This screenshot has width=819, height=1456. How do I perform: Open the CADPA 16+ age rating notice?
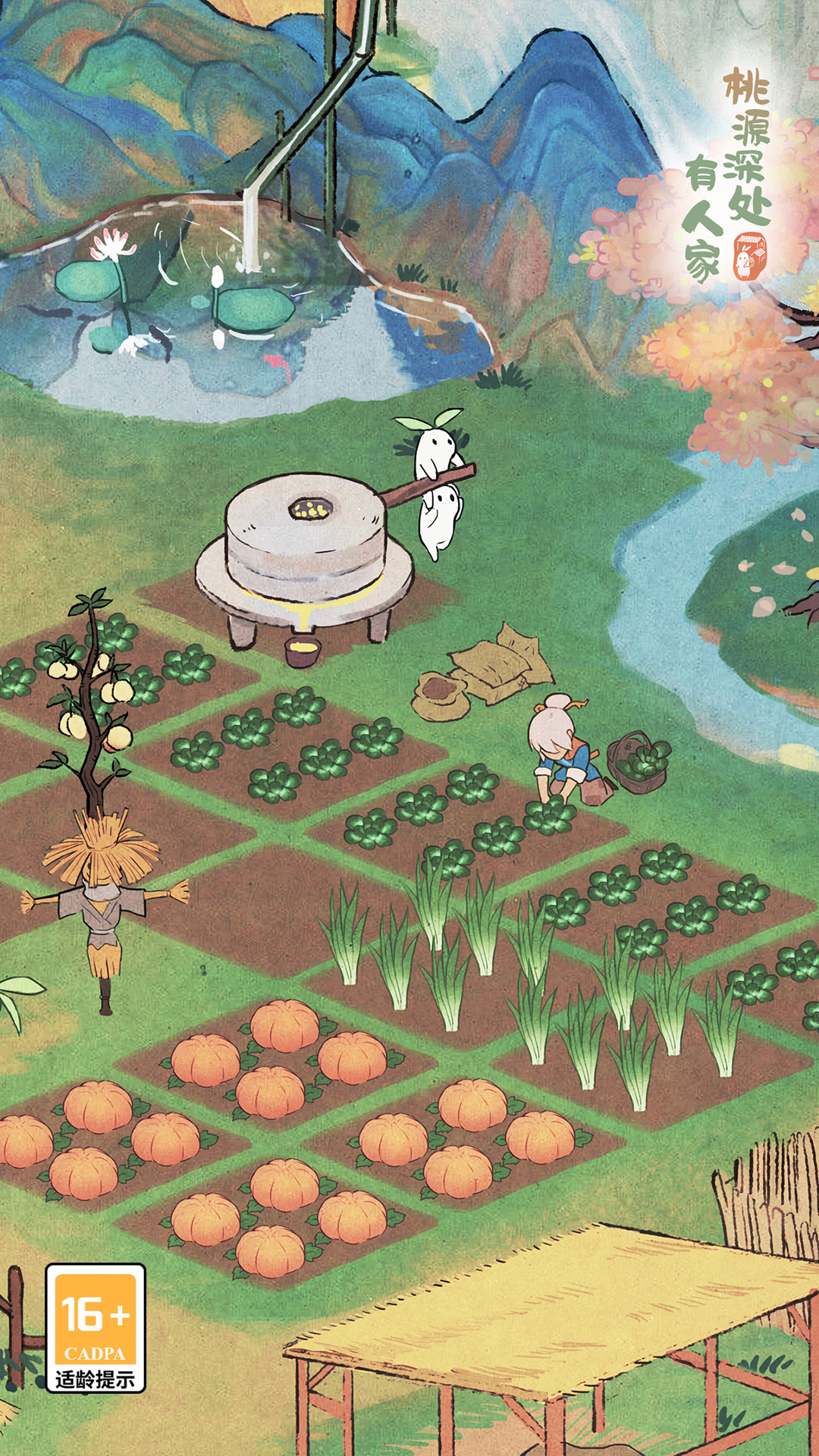96,1327
